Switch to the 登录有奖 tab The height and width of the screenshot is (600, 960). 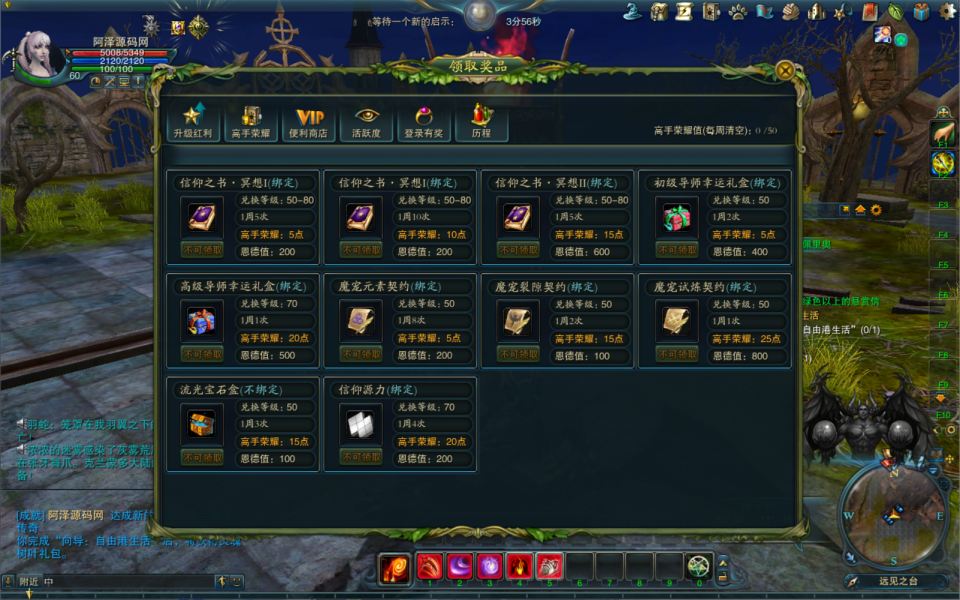(424, 122)
